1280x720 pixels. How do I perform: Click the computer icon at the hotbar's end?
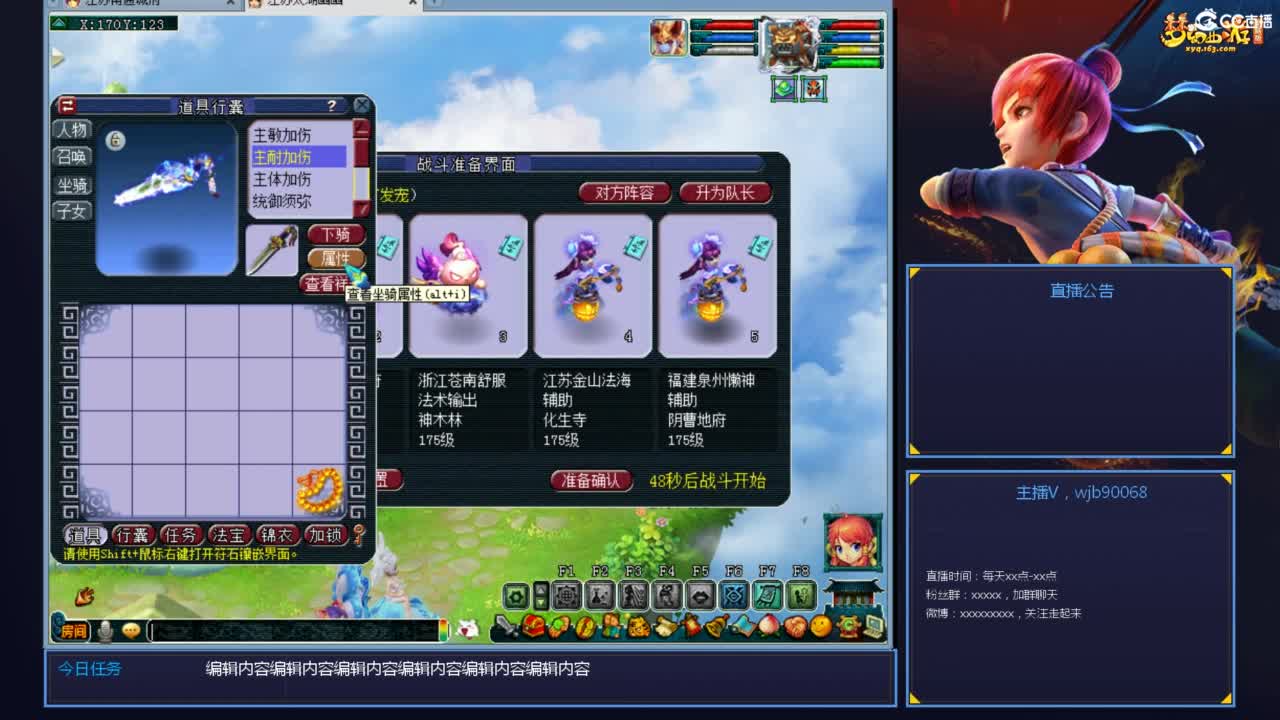pos(874,627)
